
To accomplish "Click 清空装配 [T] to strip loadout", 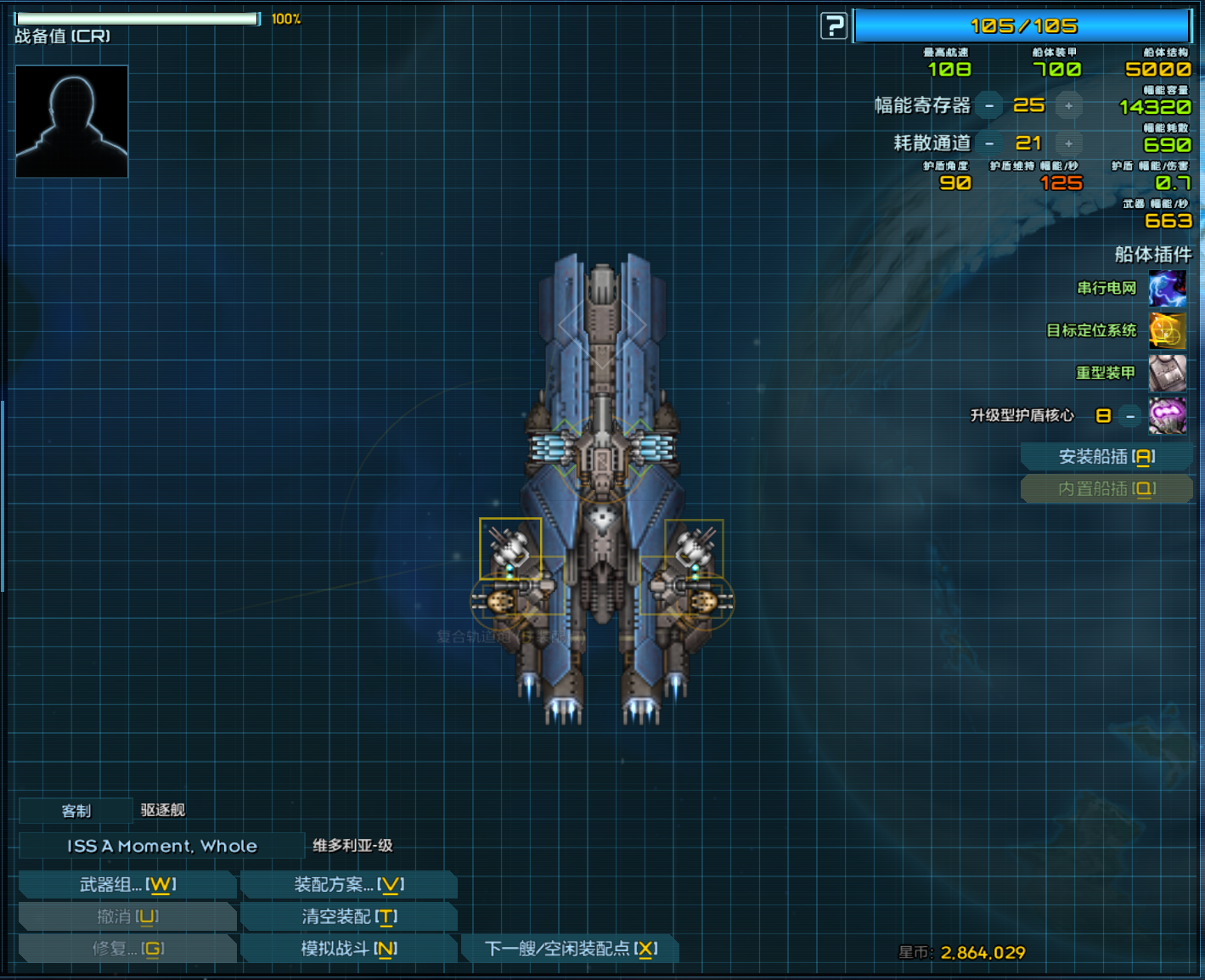I will click(348, 916).
